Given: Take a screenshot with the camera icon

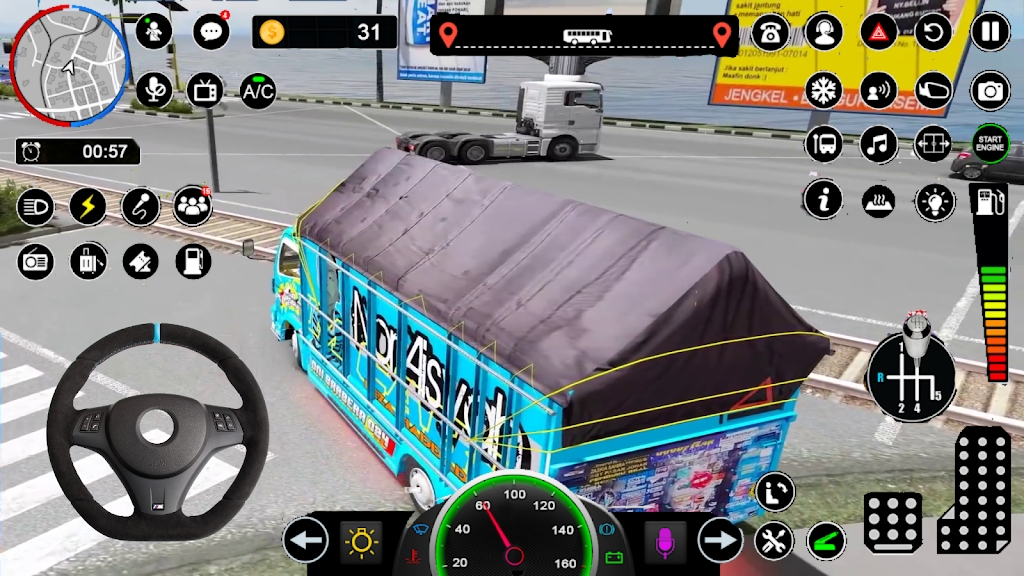Looking at the screenshot, I should click(x=990, y=91).
